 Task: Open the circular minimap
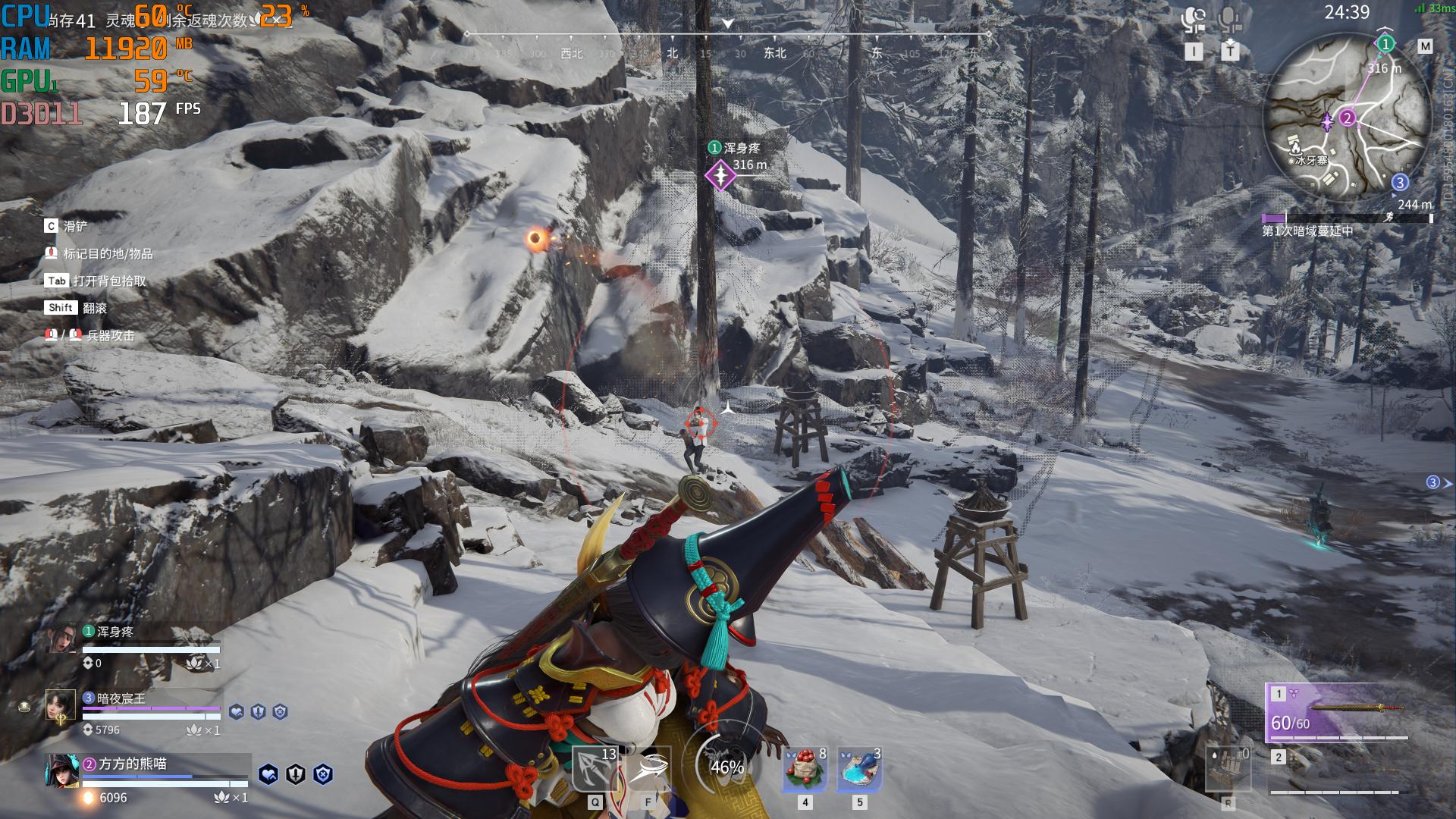point(1347,120)
